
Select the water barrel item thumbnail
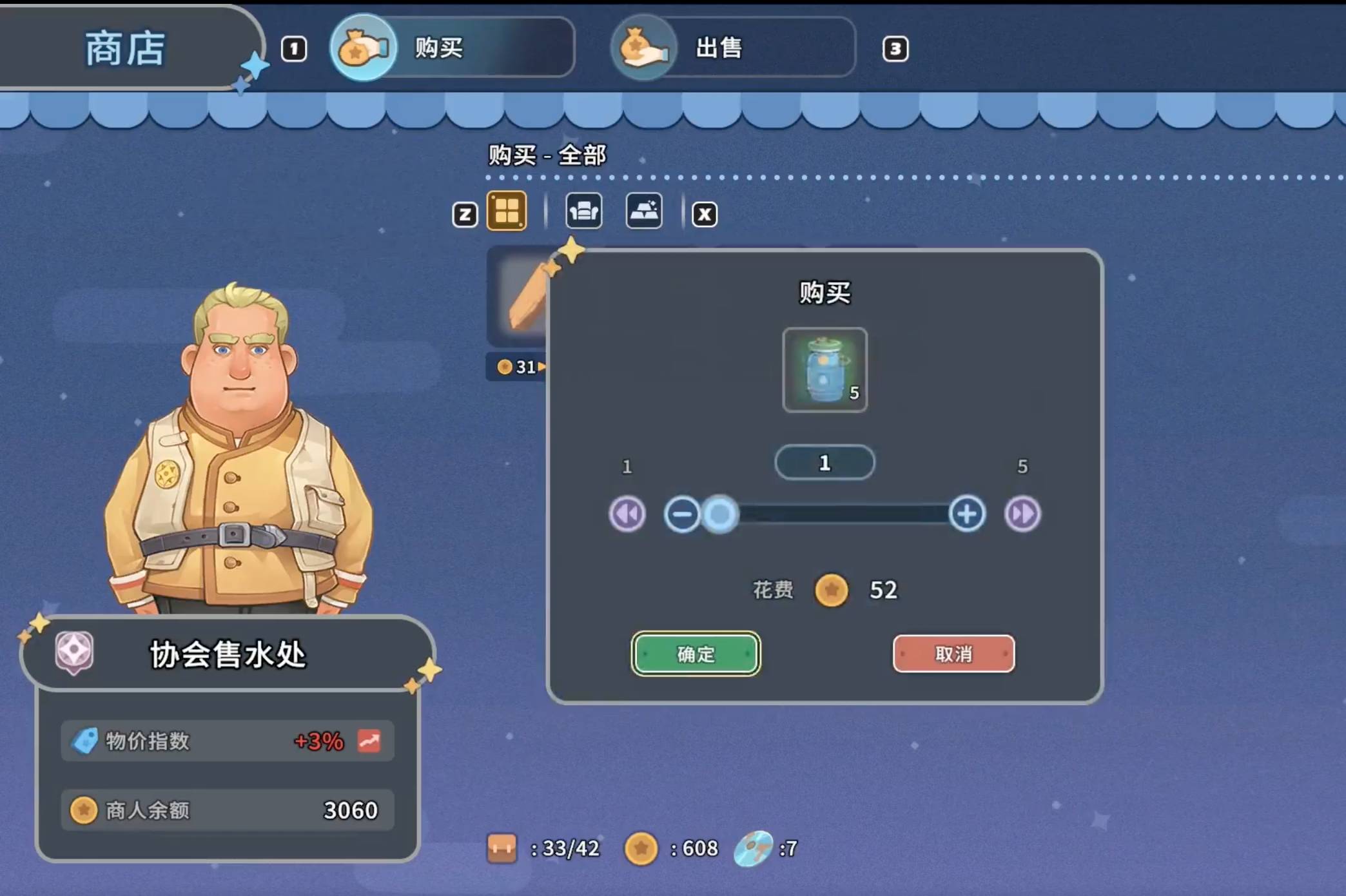coord(824,371)
